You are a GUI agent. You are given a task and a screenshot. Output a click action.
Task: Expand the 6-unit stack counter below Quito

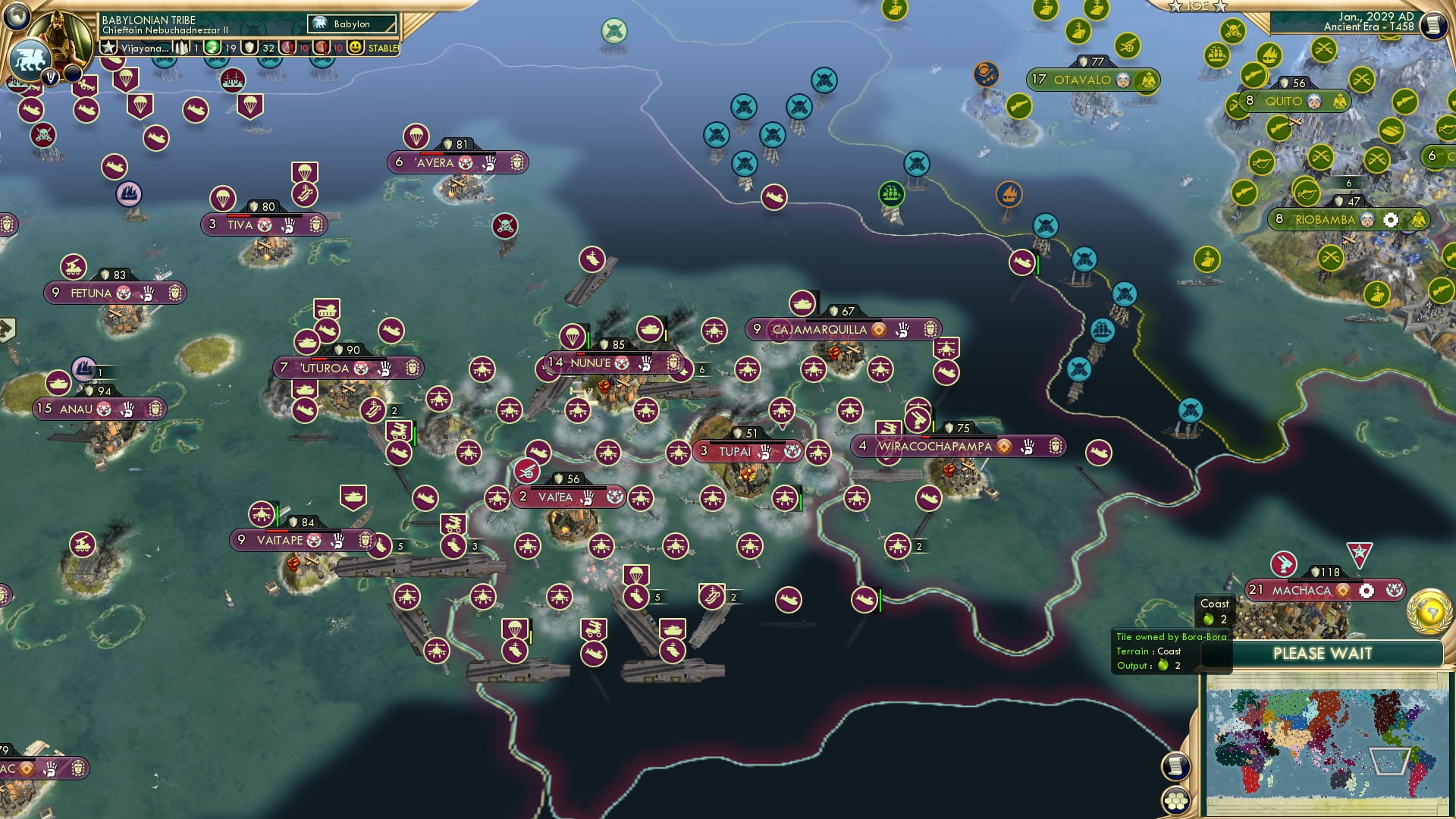[1348, 184]
